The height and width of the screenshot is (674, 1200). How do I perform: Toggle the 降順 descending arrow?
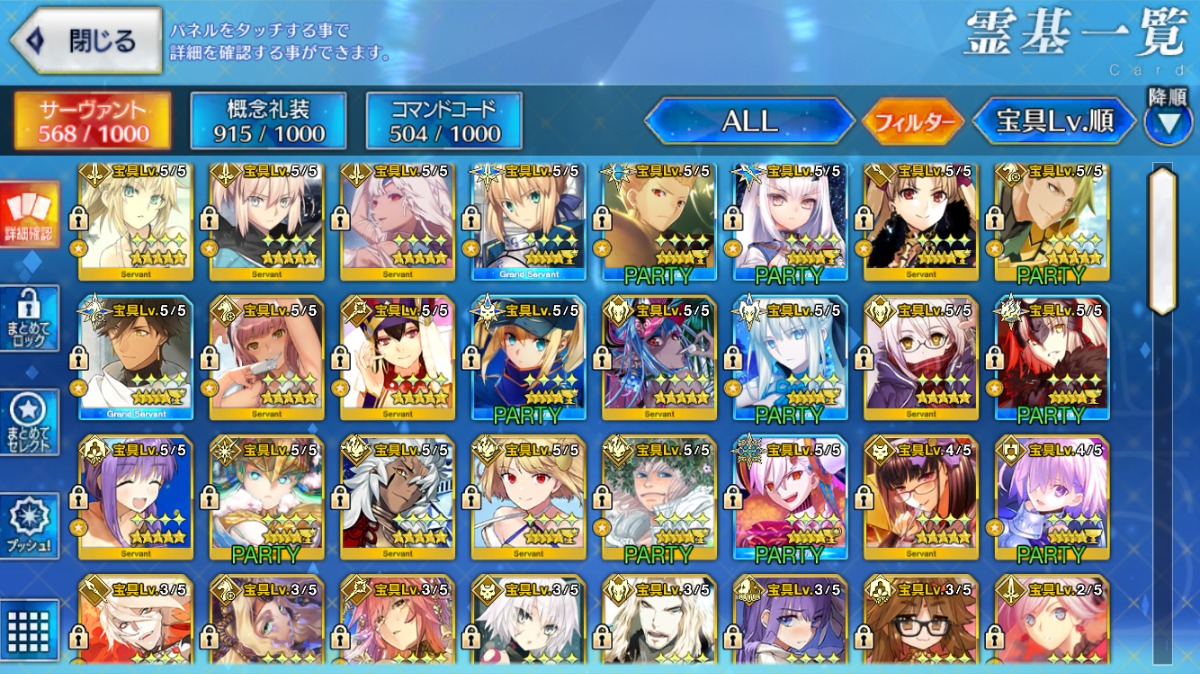click(x=1167, y=122)
